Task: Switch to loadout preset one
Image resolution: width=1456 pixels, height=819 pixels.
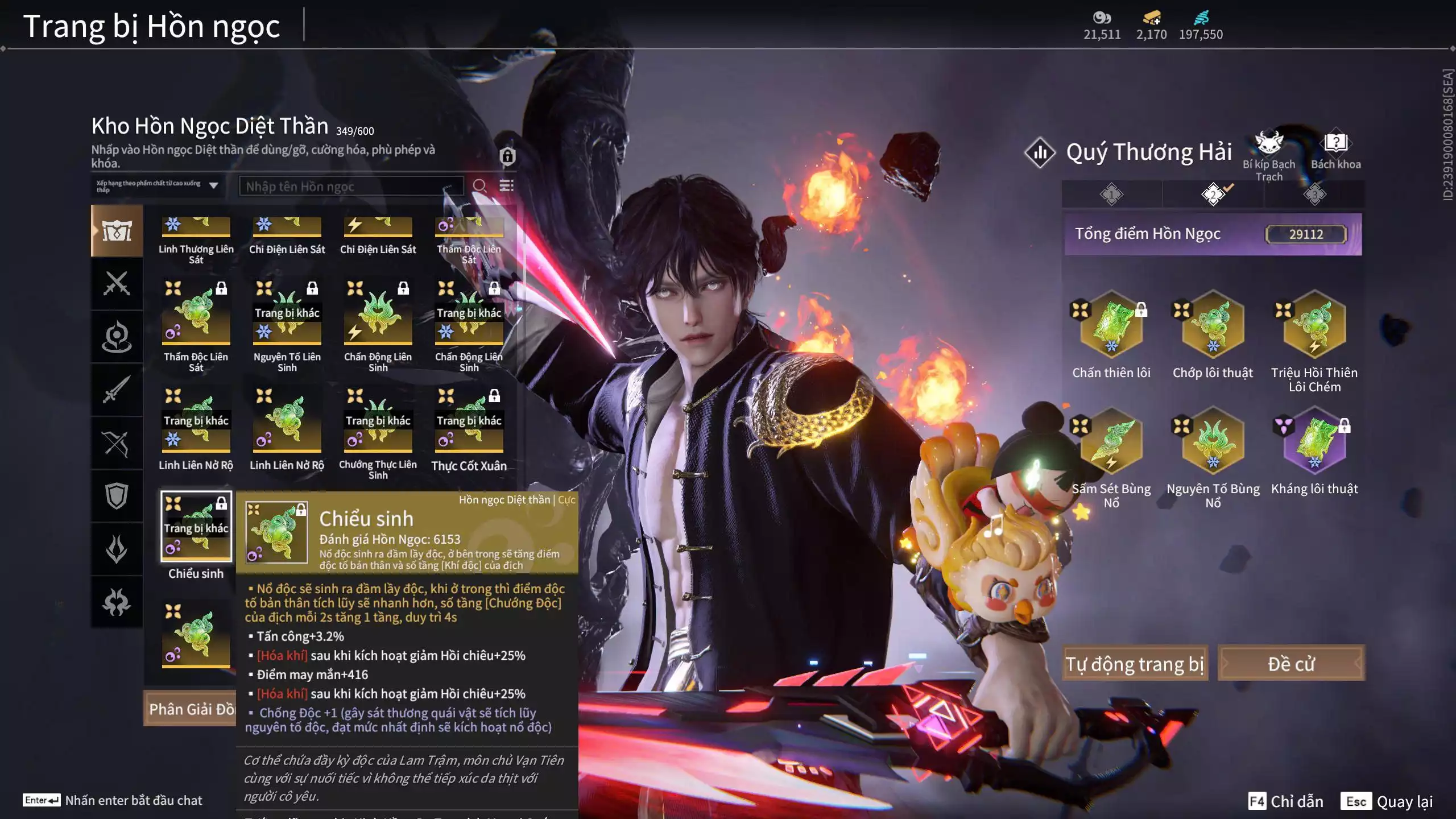Action: [x=1111, y=195]
